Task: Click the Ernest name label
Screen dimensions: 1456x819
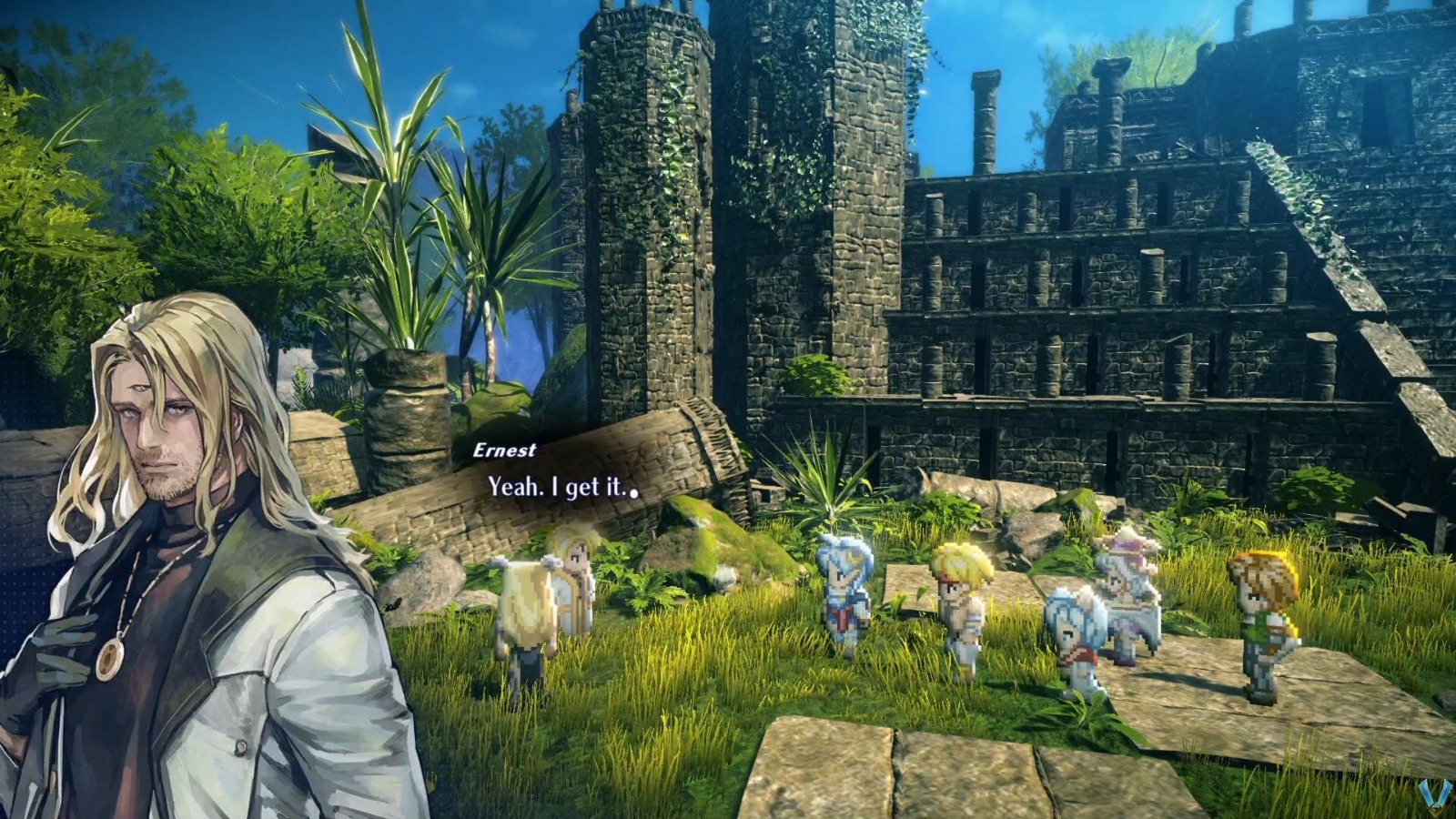Action: pyautogui.click(x=507, y=448)
